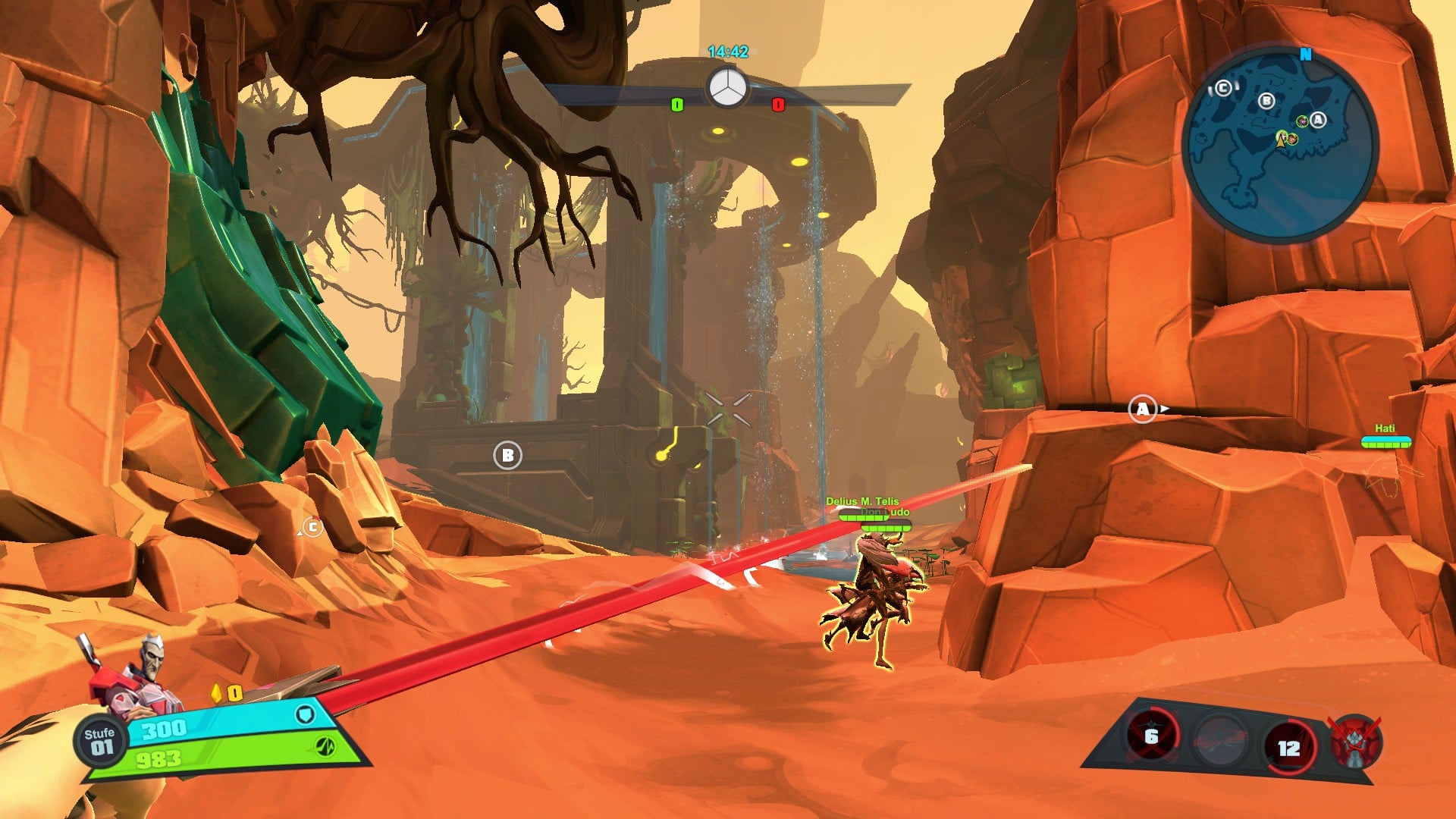This screenshot has height=819, width=1456.
Task: Select capture point C on the minimap
Action: 1223,89
